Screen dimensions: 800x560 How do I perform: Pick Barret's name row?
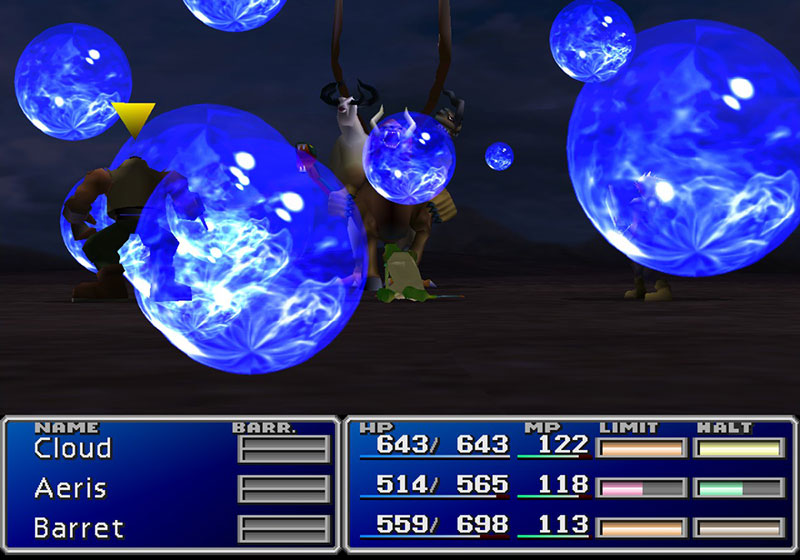pyautogui.click(x=77, y=527)
